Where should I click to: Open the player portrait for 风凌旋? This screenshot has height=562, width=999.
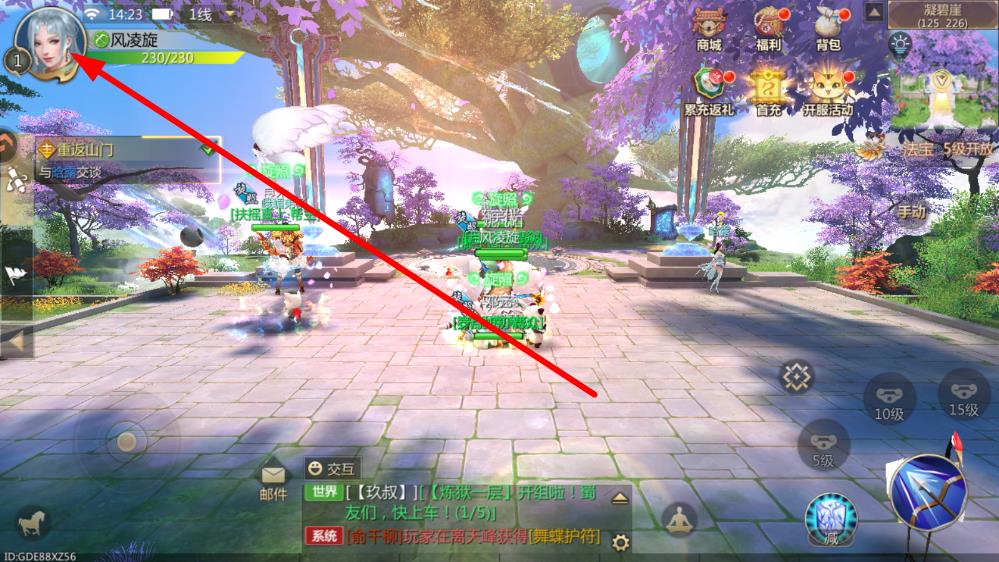click(x=43, y=43)
